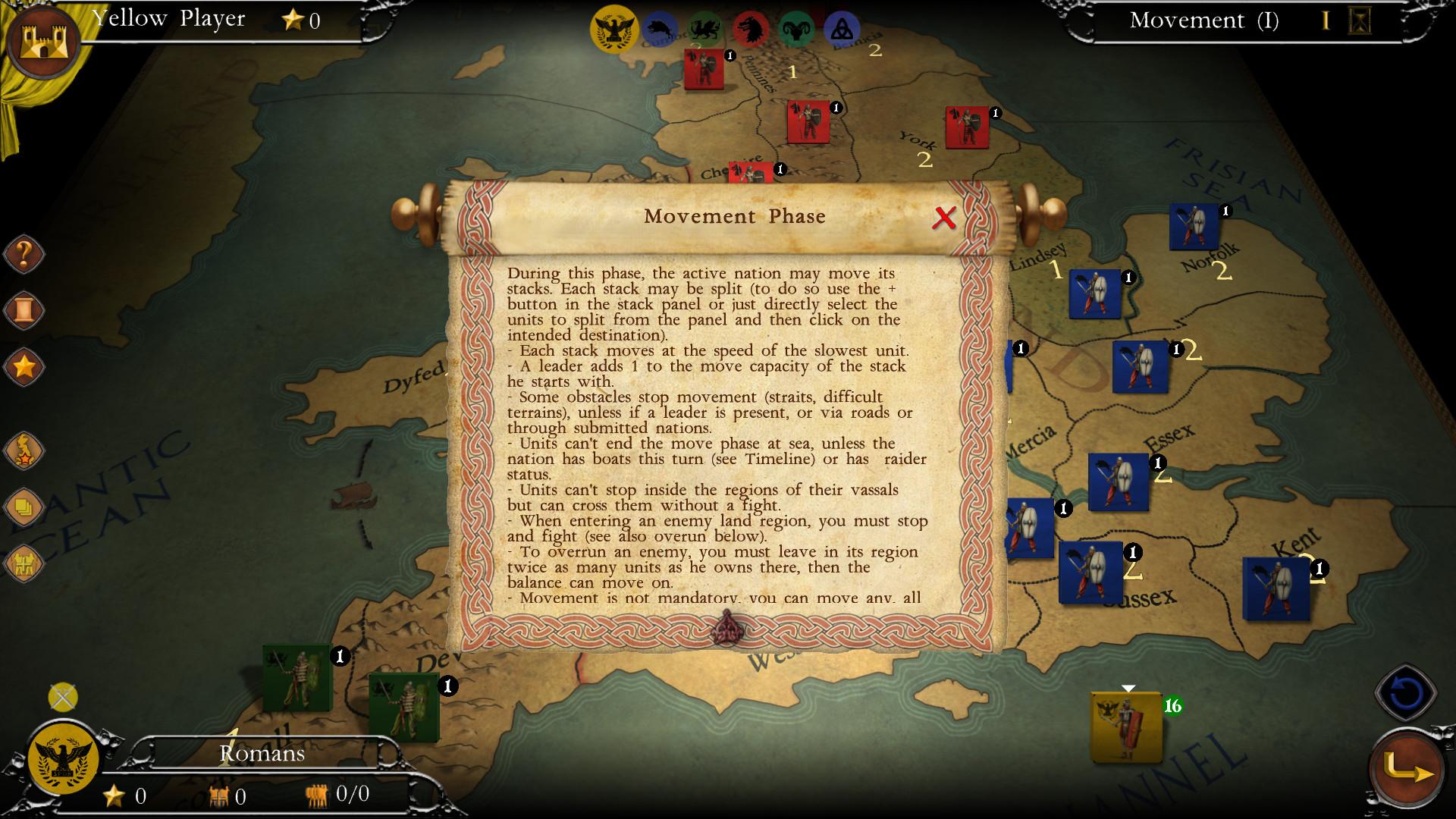The height and width of the screenshot is (819, 1456).
Task: Click the red wolf faction emblem
Action: pyautogui.click(x=752, y=27)
